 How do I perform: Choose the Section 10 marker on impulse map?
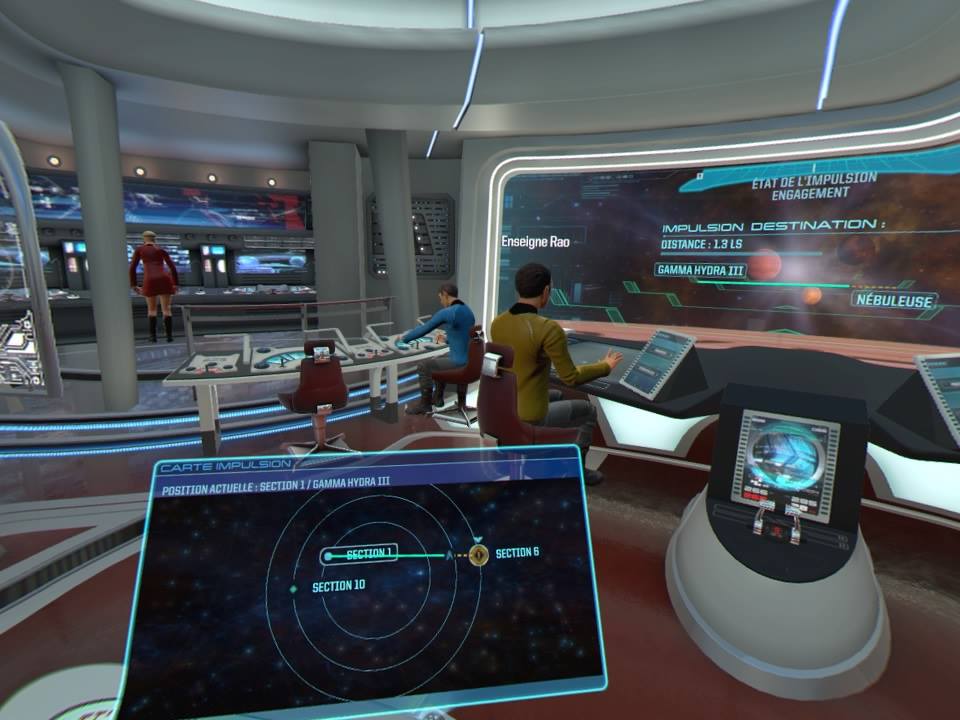293,588
